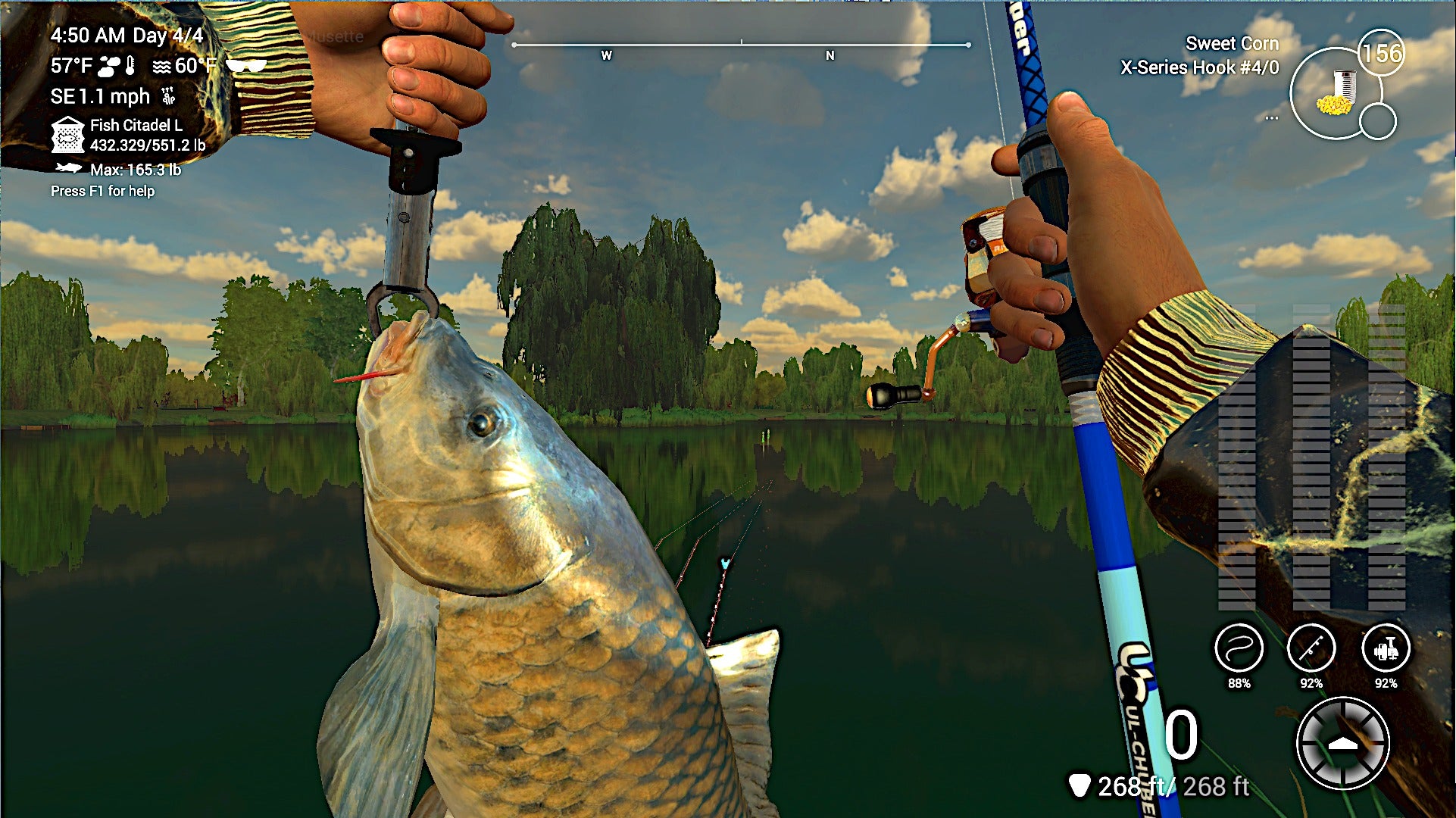
Task: Open the X-Series Hook #4/0 selector
Action: pyautogui.click(x=1201, y=67)
